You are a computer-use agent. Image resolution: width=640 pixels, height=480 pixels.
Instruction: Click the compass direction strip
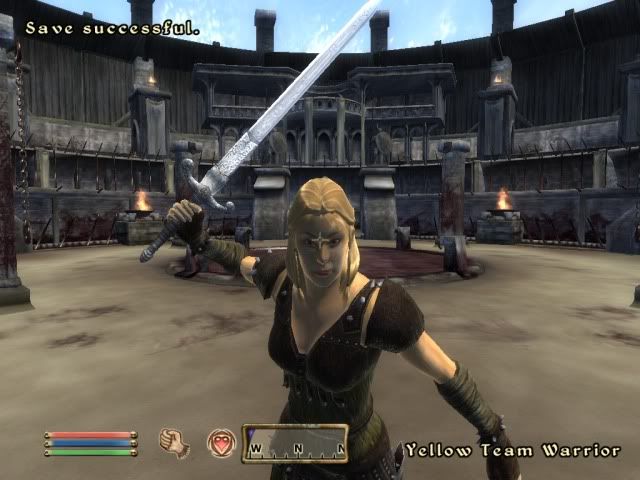click(295, 444)
